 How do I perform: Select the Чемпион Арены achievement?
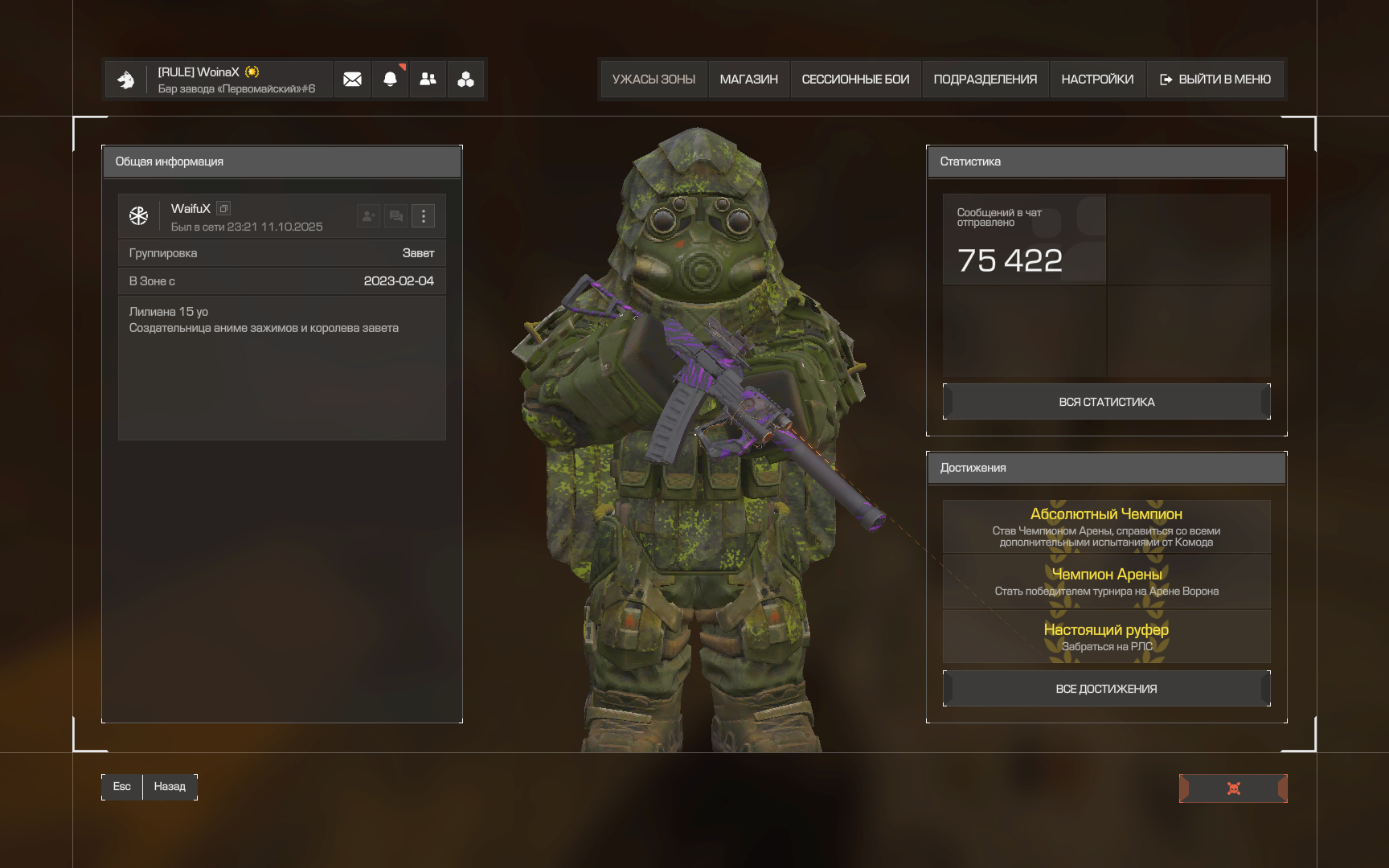coord(1106,582)
